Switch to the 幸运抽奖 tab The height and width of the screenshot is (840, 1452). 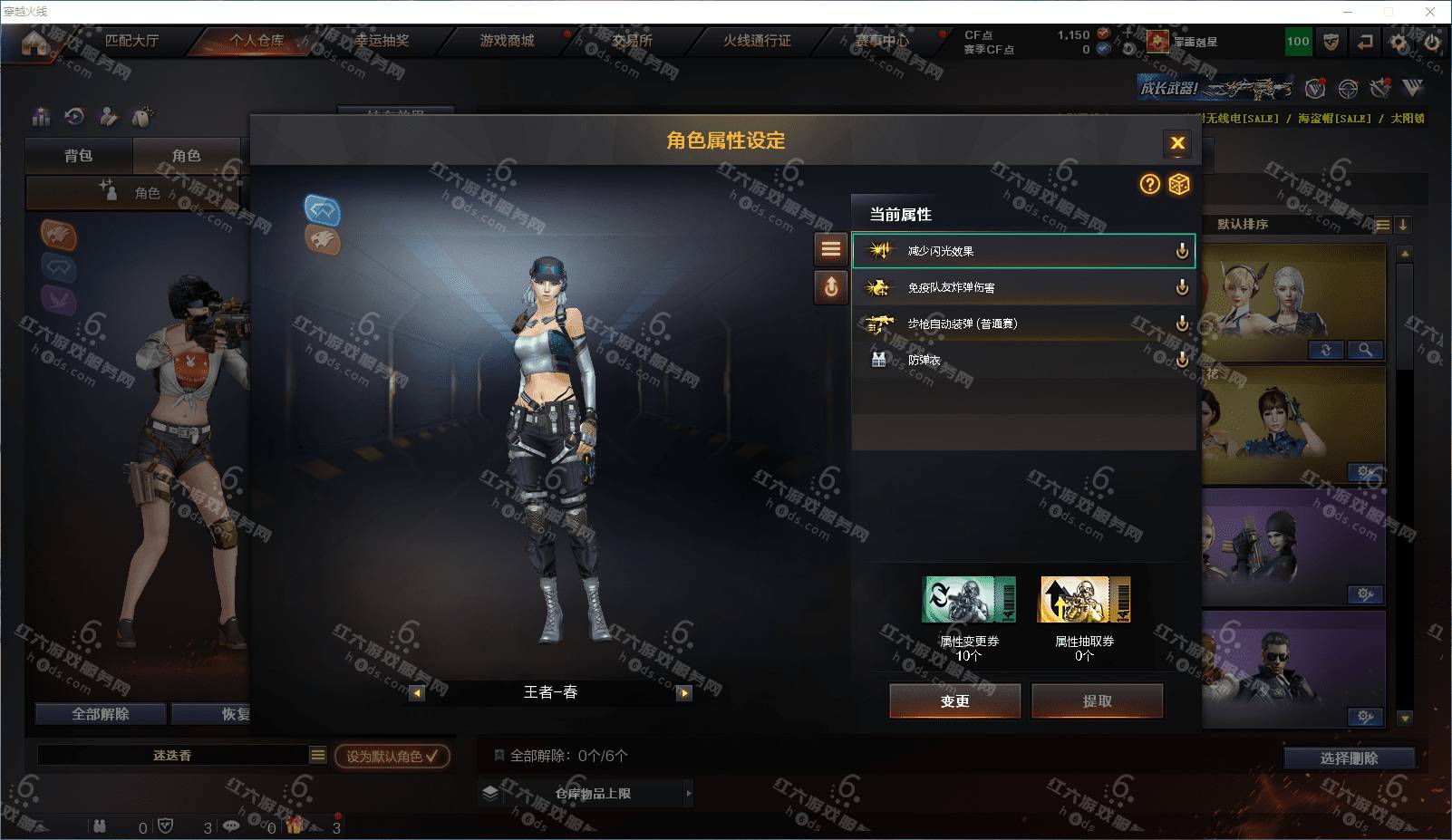(382, 41)
